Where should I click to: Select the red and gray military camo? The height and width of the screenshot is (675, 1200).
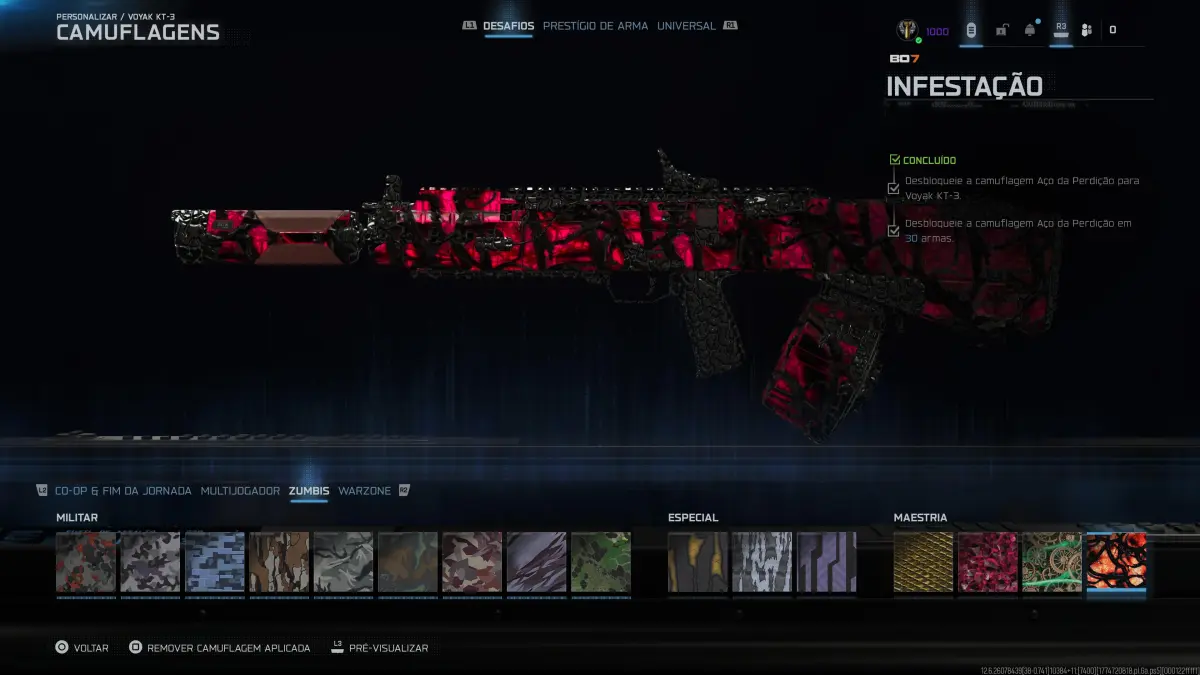(x=86, y=562)
